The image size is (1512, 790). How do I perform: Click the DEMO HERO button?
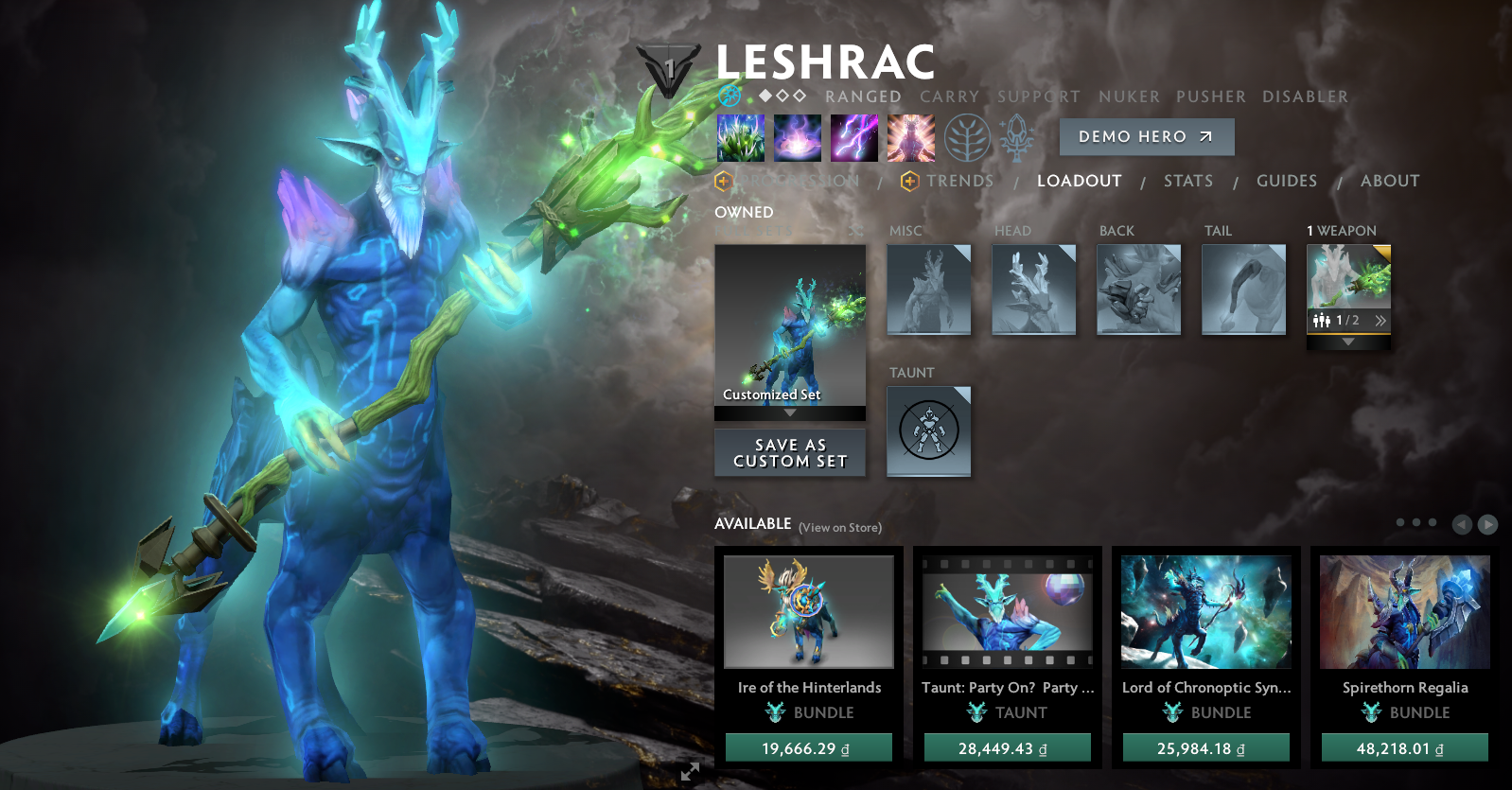point(1146,136)
